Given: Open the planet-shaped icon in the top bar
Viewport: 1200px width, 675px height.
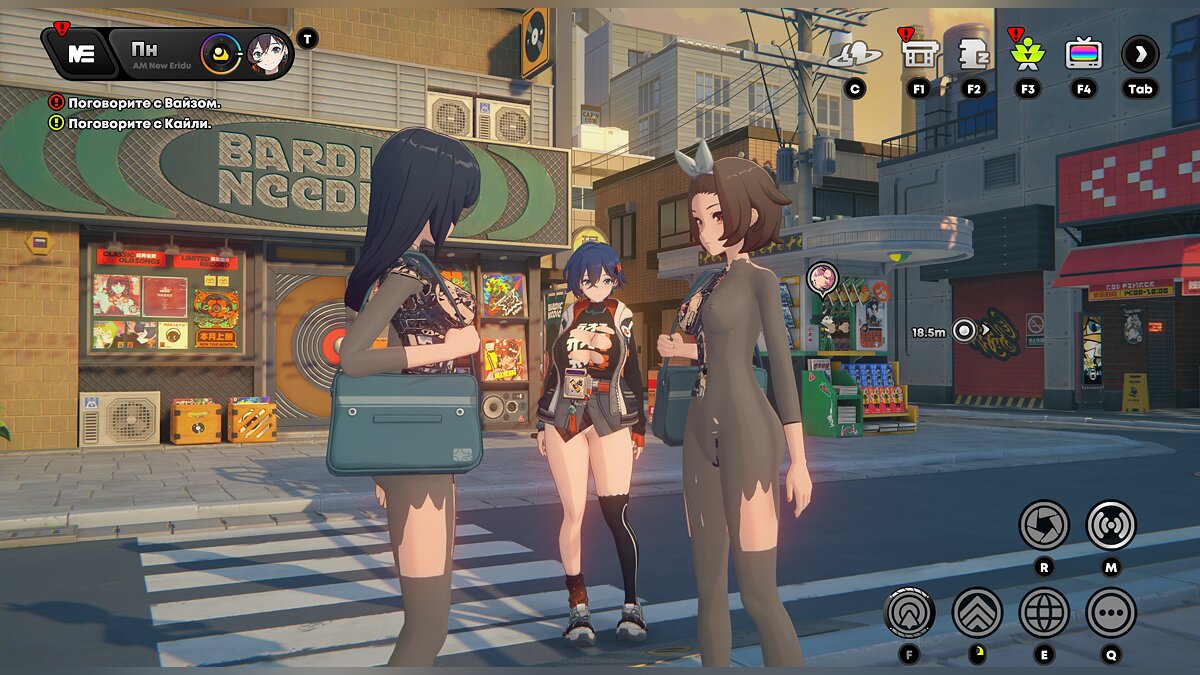Looking at the screenshot, I should [x=855, y=55].
